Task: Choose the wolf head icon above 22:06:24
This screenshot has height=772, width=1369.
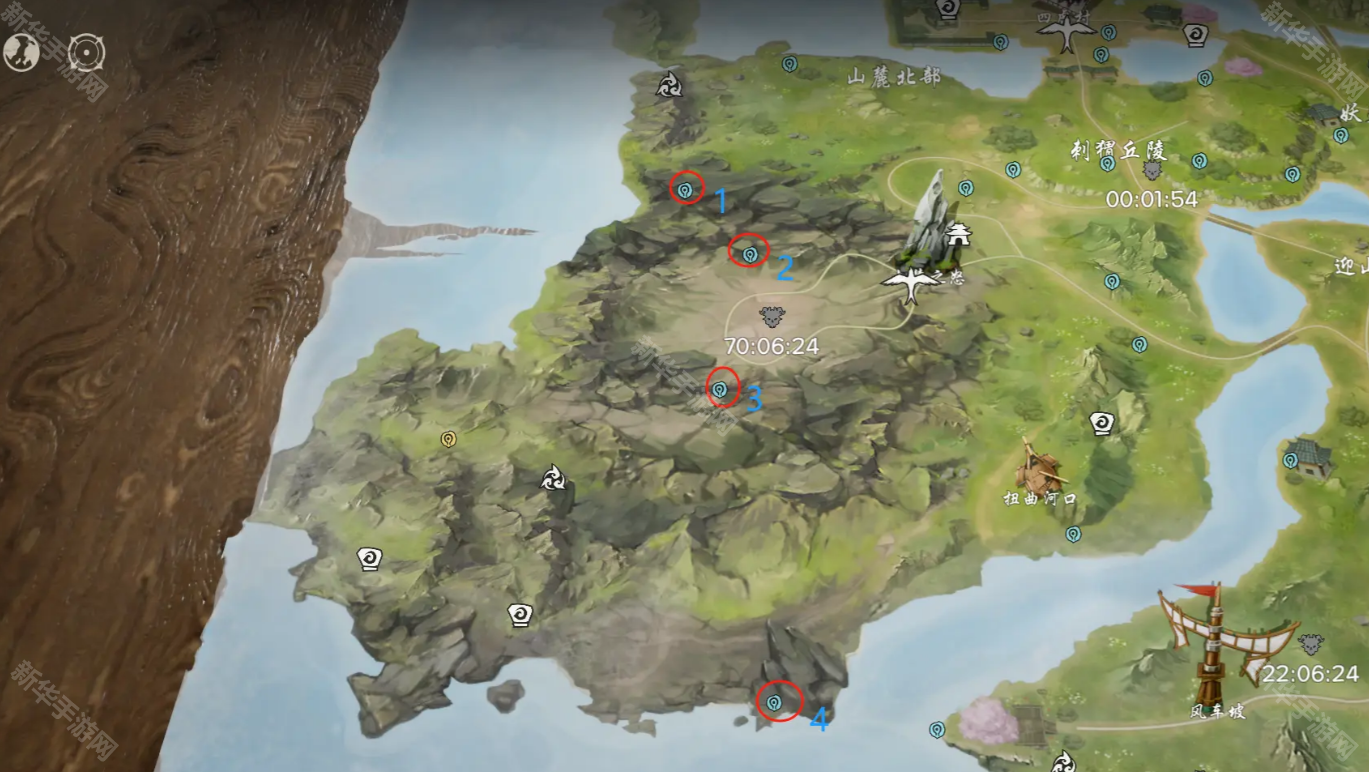Action: coord(1310,645)
